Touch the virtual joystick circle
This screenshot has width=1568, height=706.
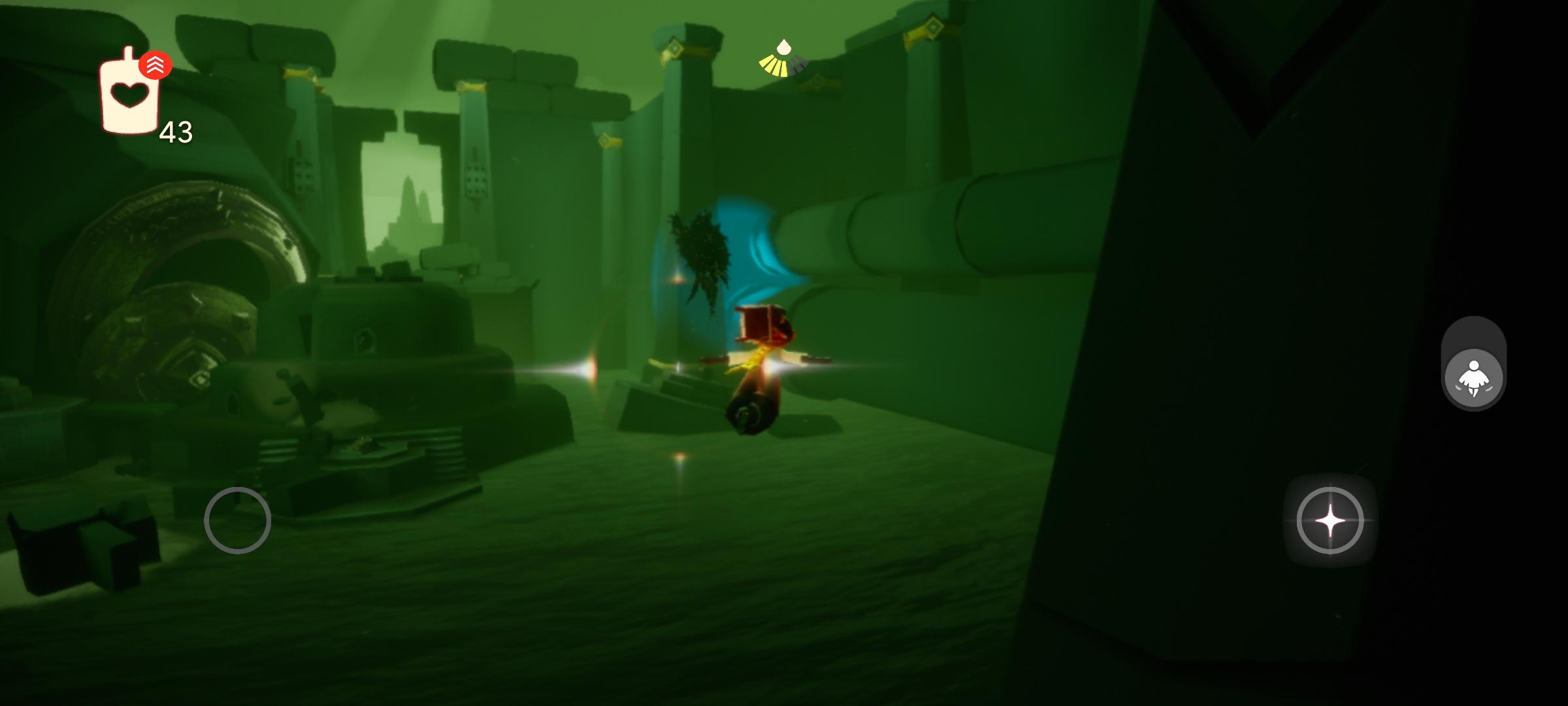[237, 520]
